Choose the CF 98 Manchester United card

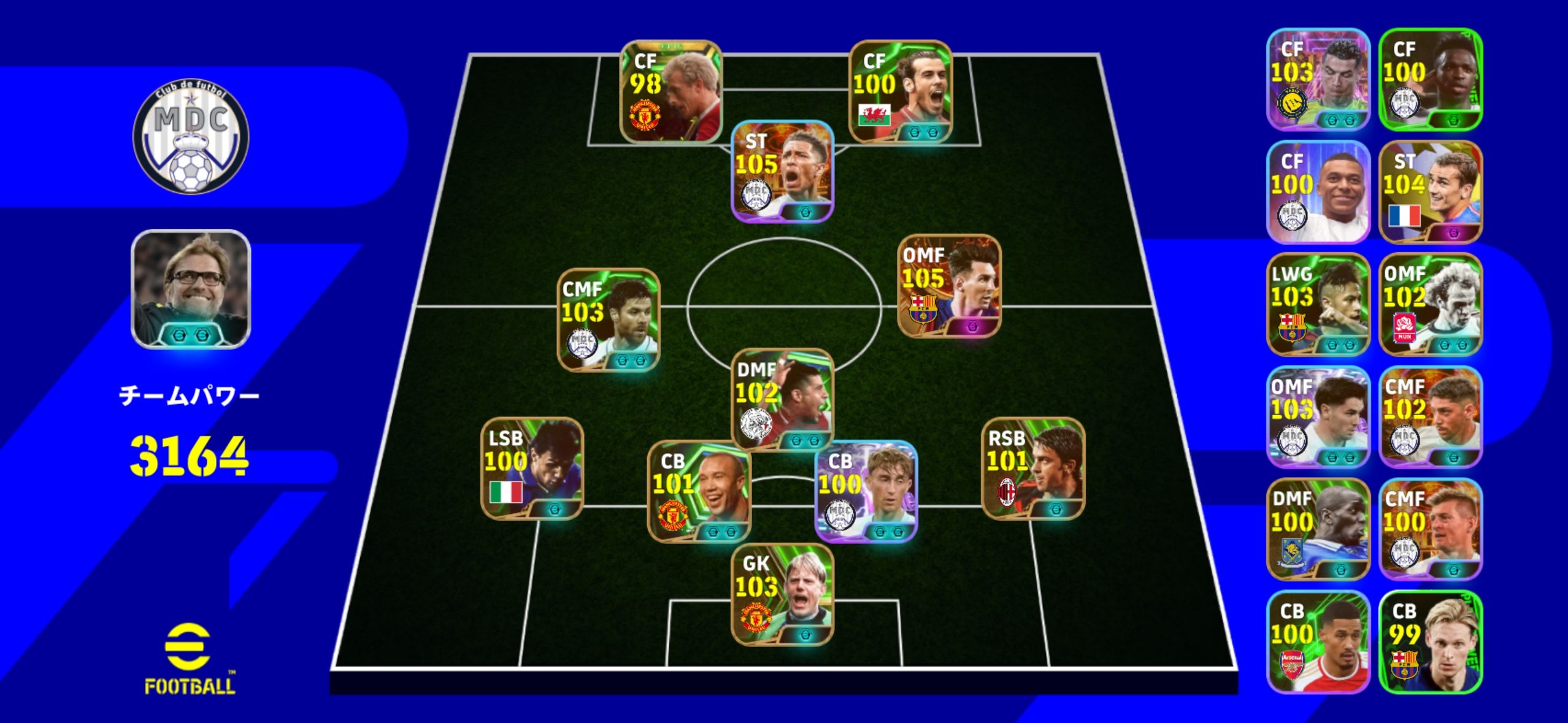tap(671, 91)
